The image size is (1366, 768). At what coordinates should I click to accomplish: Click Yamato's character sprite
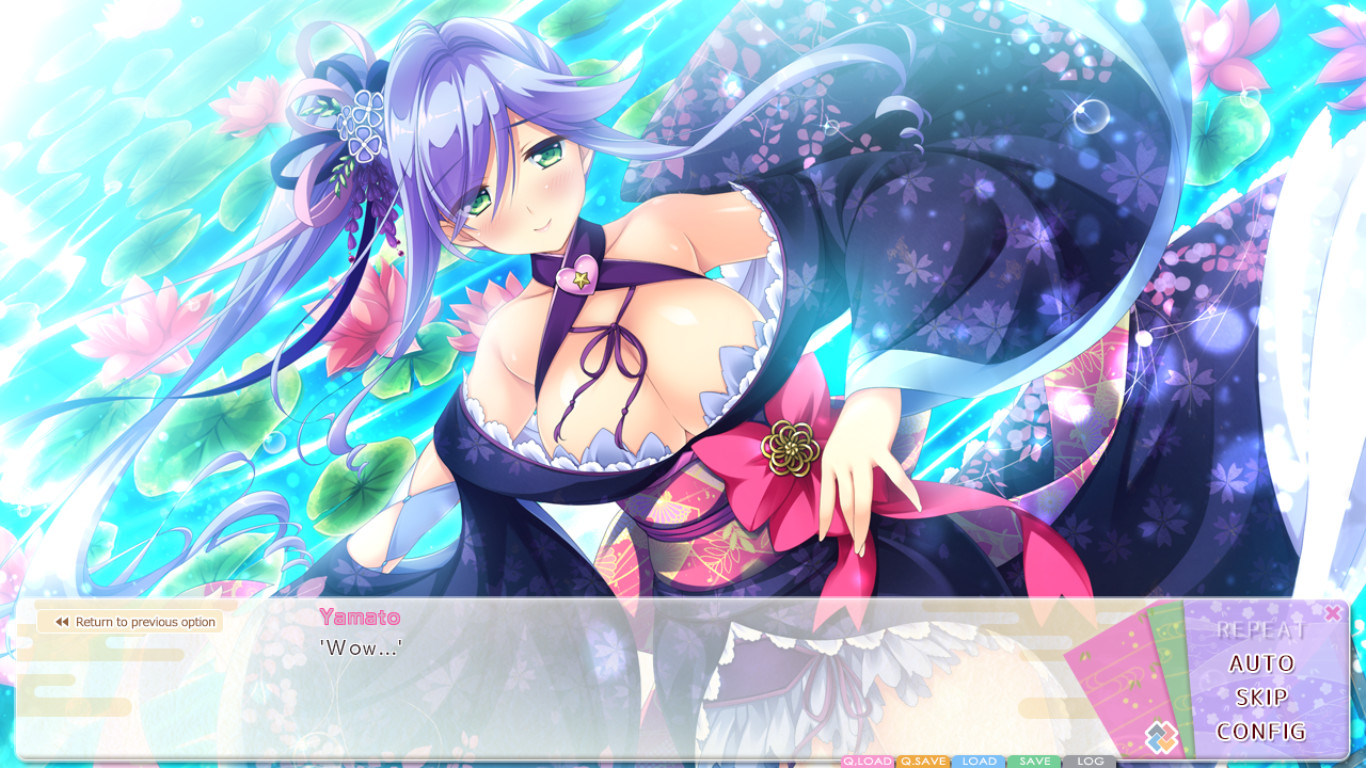click(x=600, y=300)
